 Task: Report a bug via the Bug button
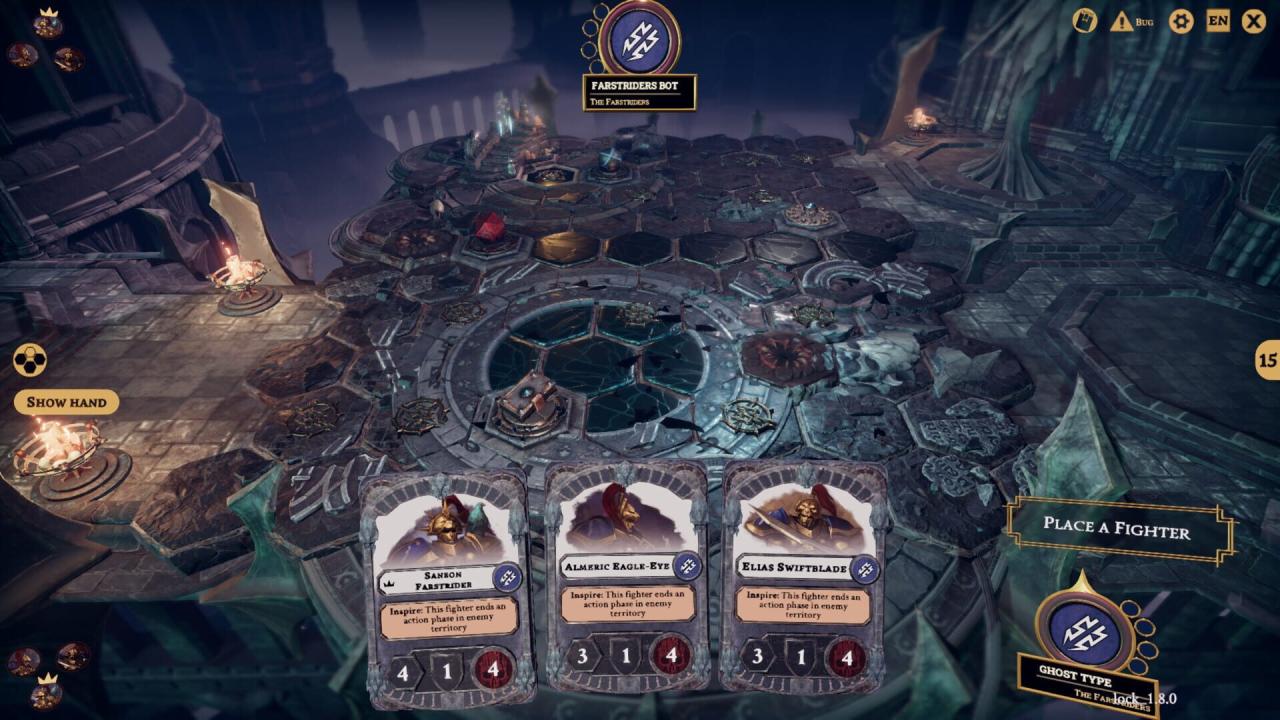pyautogui.click(x=1131, y=21)
